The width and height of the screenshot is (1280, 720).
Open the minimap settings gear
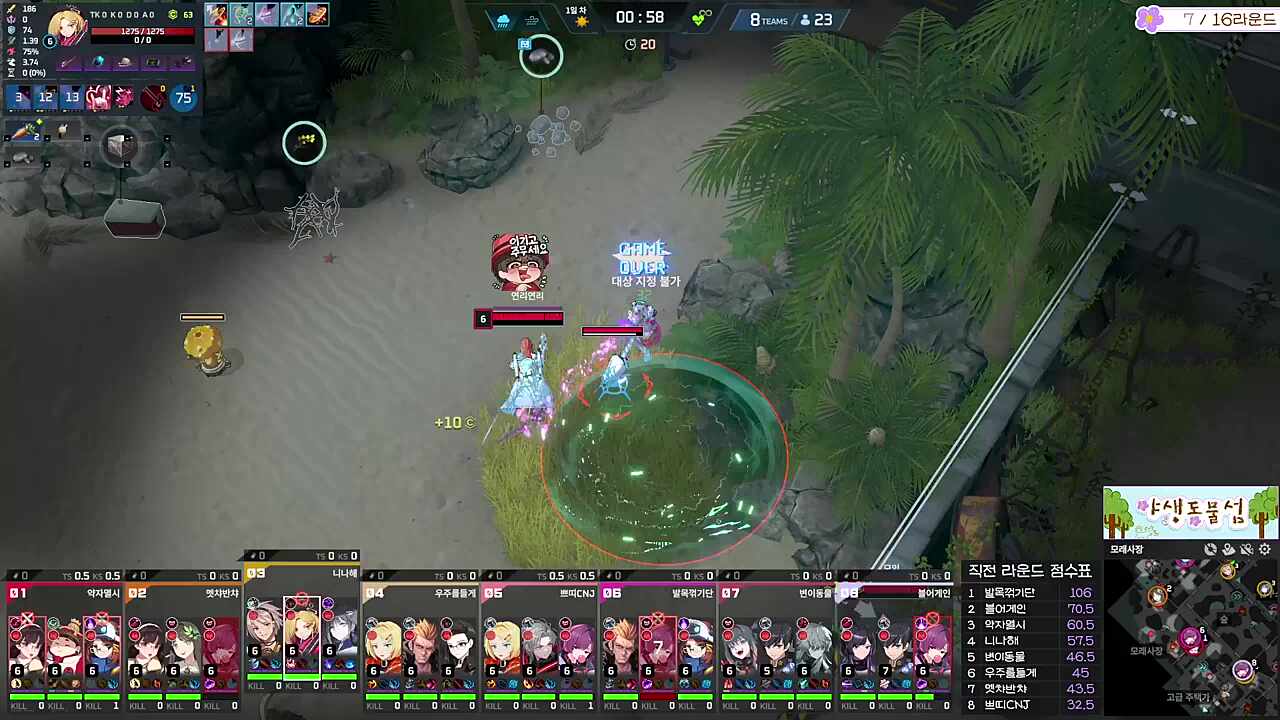click(x=1264, y=549)
